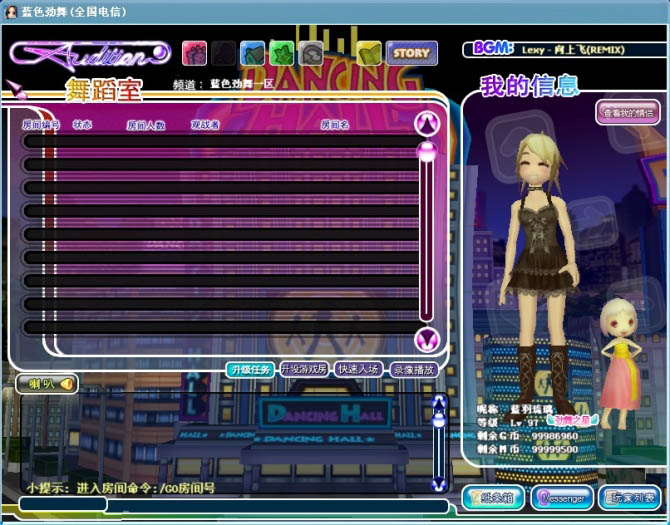Click the room list scroll-down arrow
This screenshot has height=525, width=670.
427,339
